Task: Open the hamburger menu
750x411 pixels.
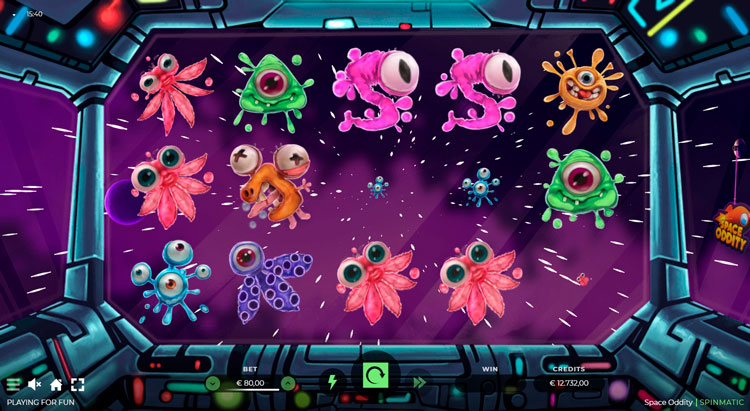Action: pos(13,384)
